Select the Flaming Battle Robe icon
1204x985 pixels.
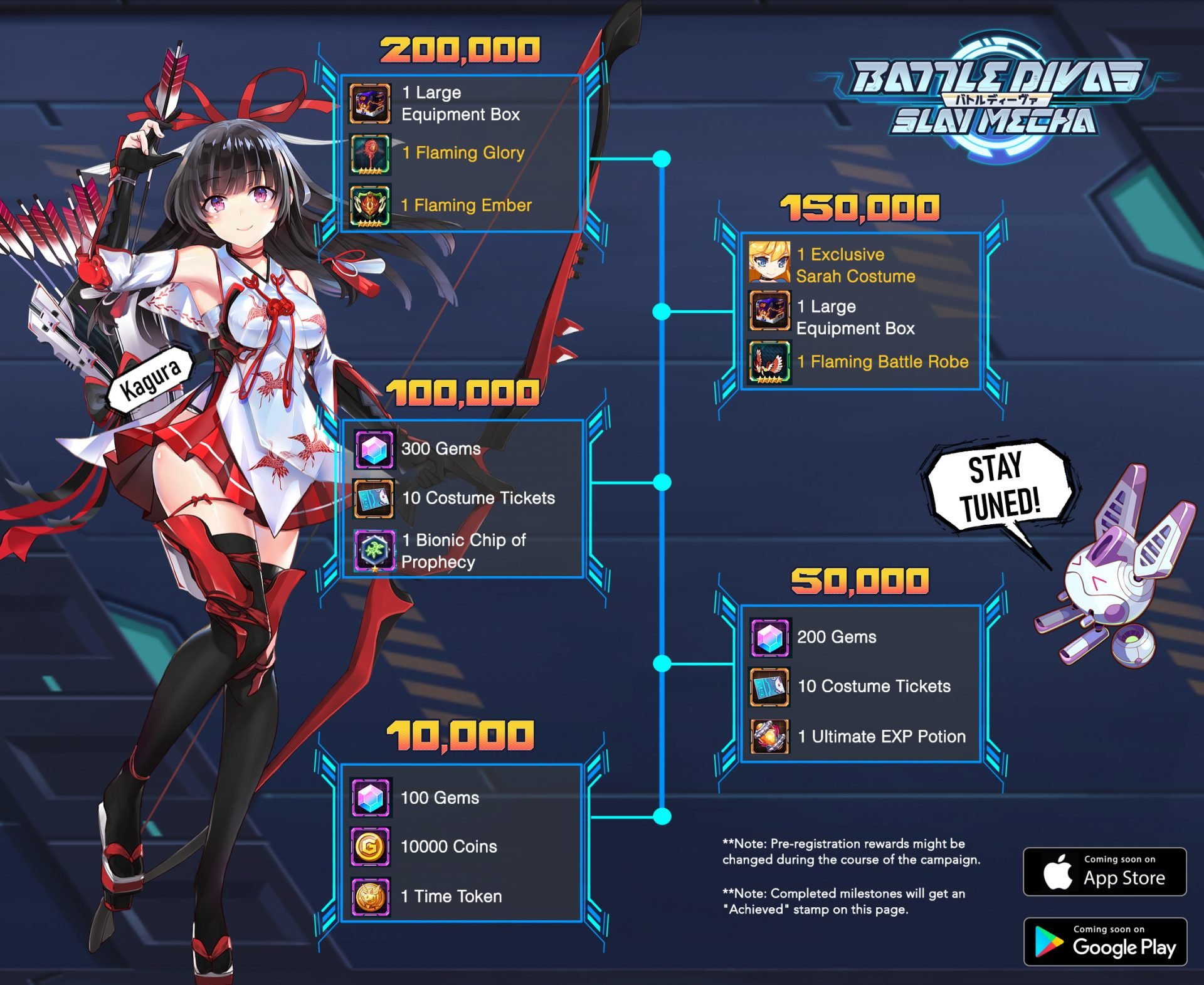tap(769, 362)
